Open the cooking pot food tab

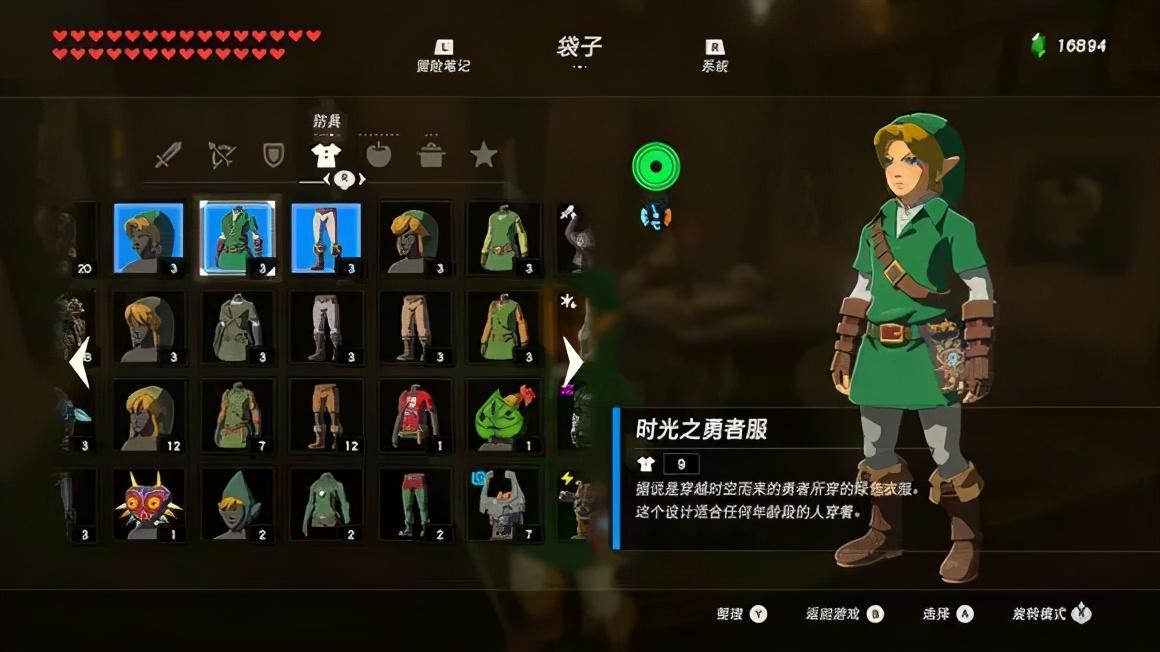click(431, 155)
